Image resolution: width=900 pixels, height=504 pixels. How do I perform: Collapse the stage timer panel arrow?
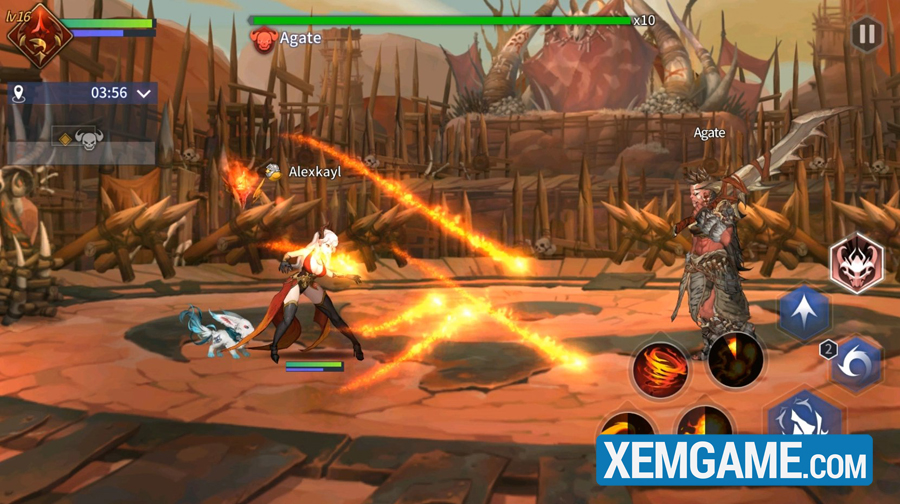[x=145, y=93]
